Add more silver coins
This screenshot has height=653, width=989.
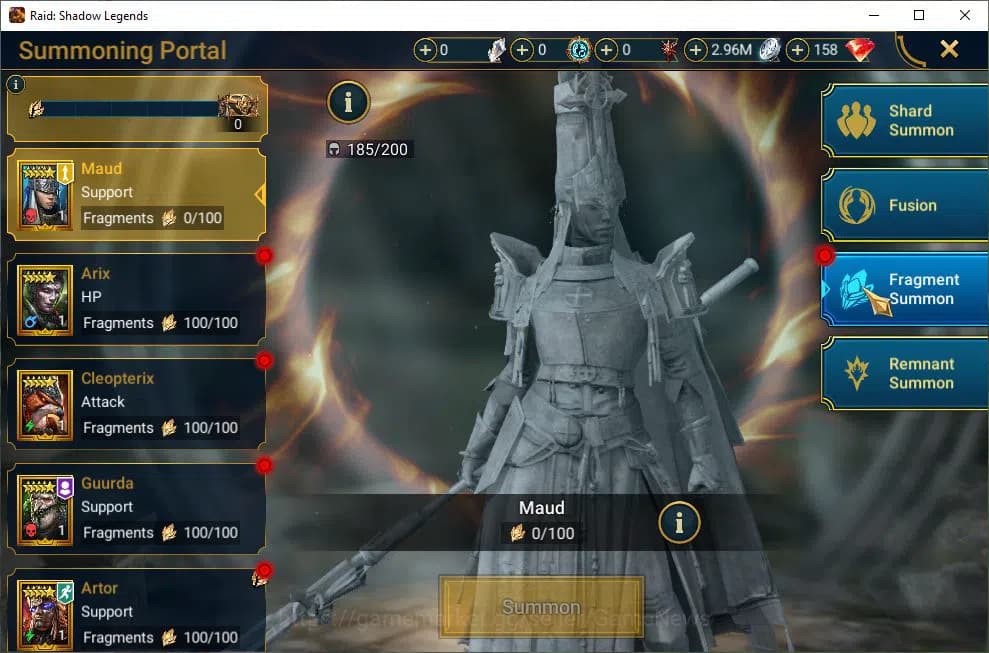696,50
